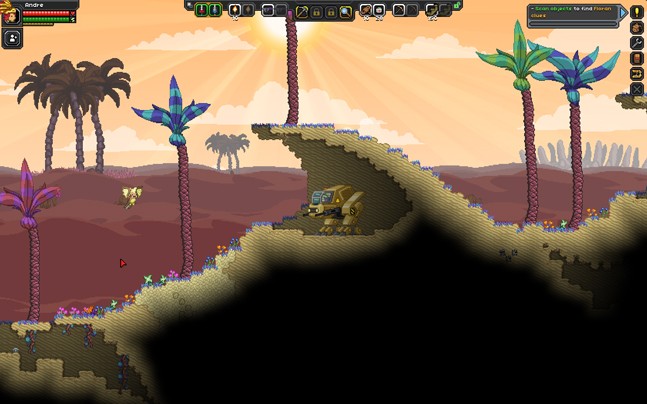Select the magnifying glass scan tool

click(x=345, y=11)
